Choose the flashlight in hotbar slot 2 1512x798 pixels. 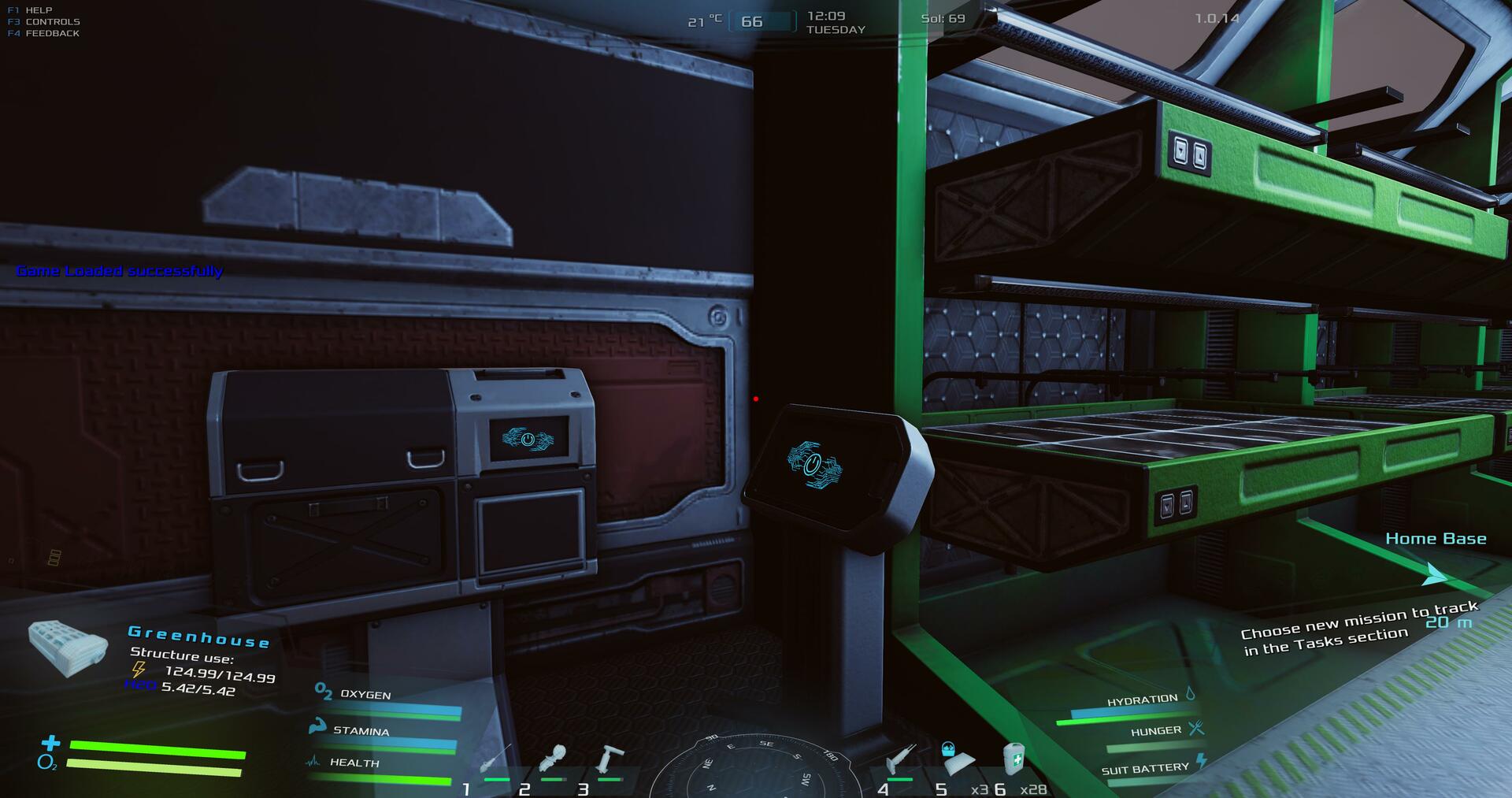point(553,760)
